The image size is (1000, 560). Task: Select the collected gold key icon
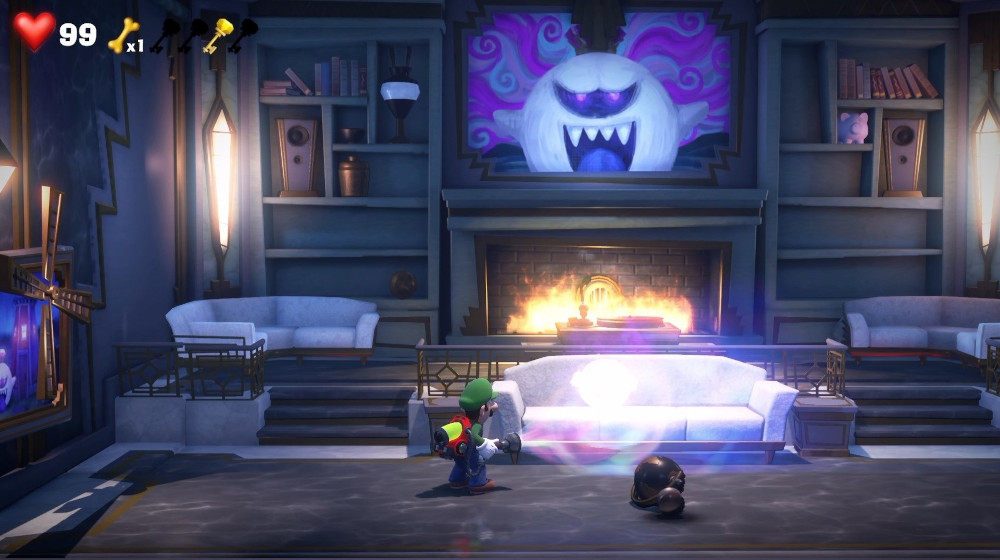click(217, 34)
